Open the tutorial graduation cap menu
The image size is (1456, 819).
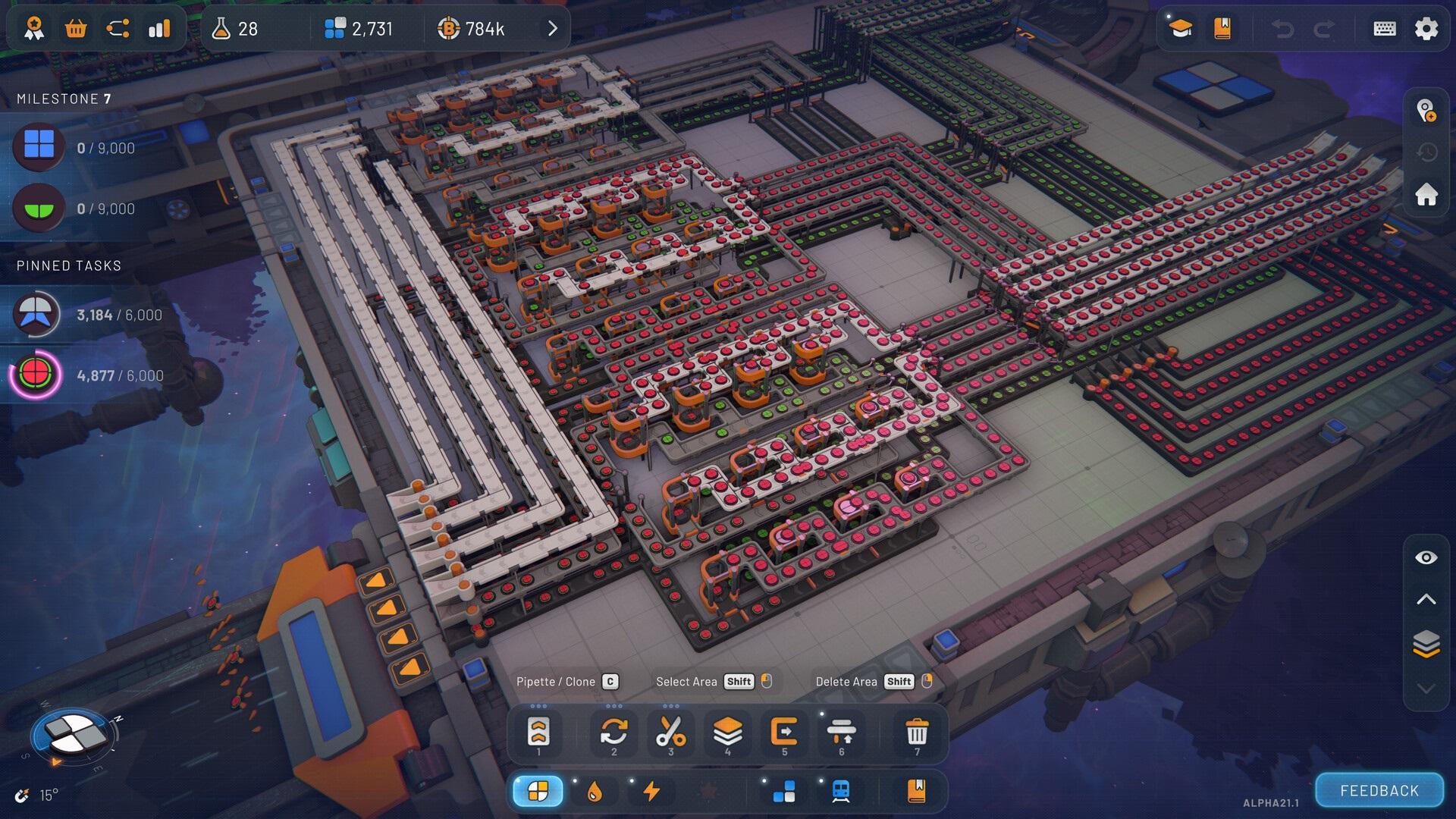pyautogui.click(x=1181, y=29)
